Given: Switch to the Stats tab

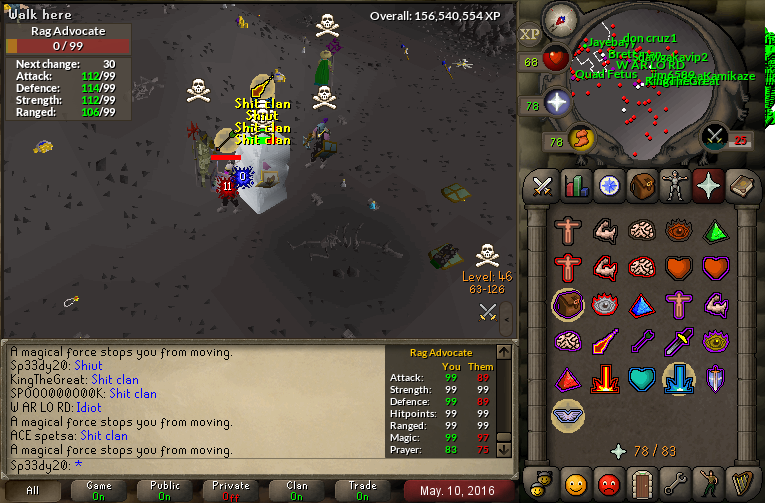Looking at the screenshot, I should point(576,186).
